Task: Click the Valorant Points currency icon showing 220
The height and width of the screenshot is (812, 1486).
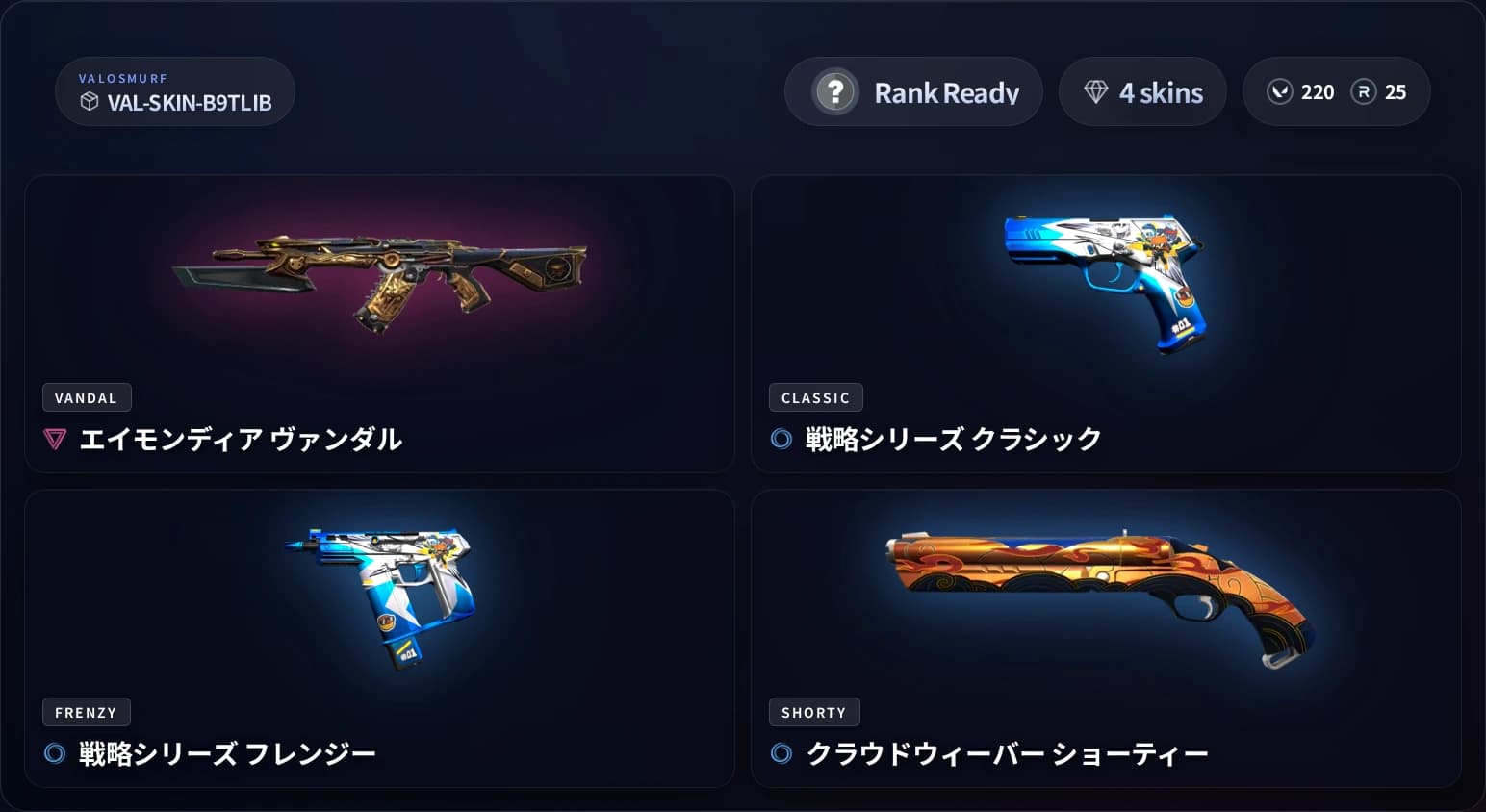Action: tap(1280, 91)
